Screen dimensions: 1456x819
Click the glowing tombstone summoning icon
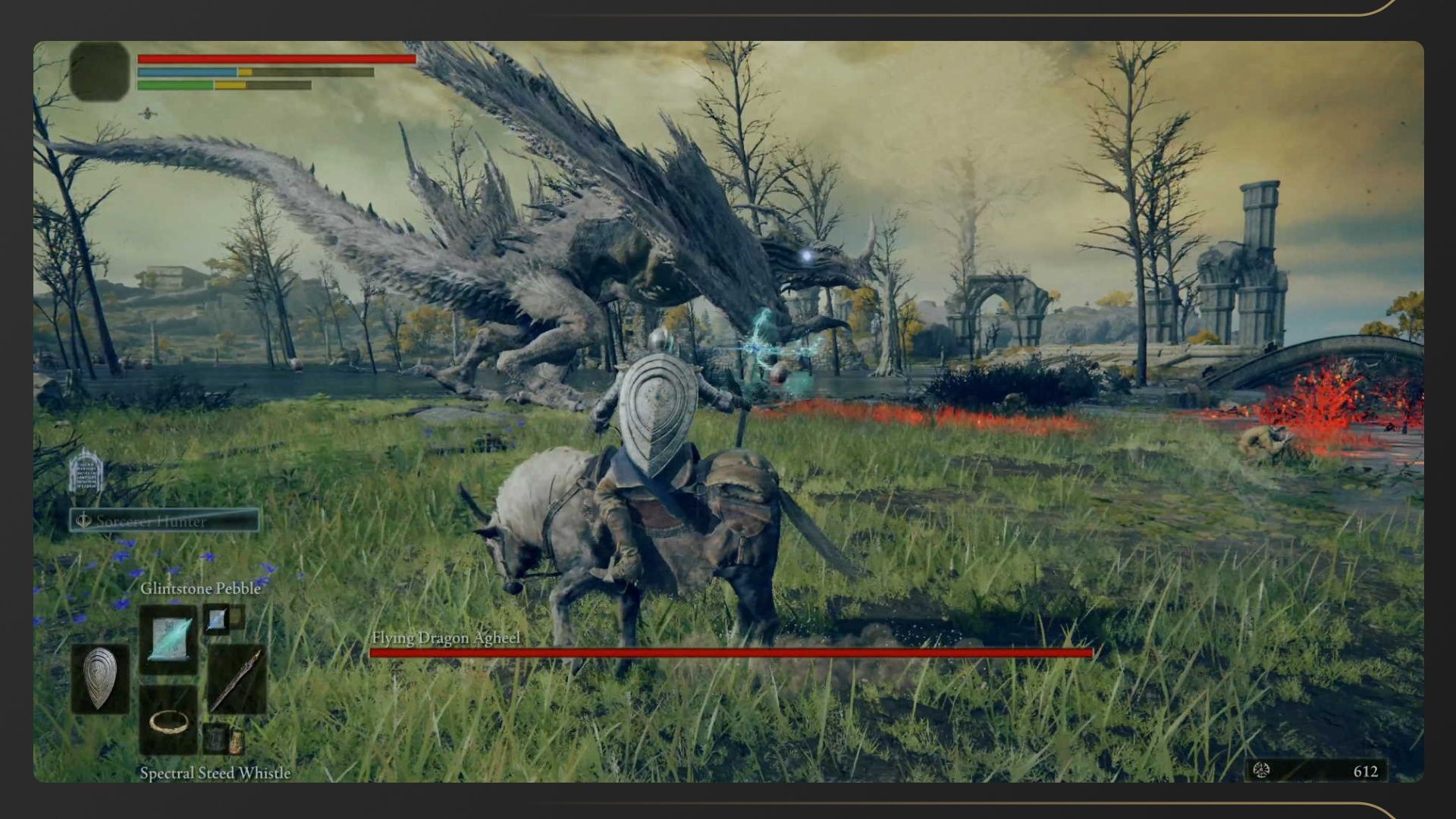[x=85, y=472]
